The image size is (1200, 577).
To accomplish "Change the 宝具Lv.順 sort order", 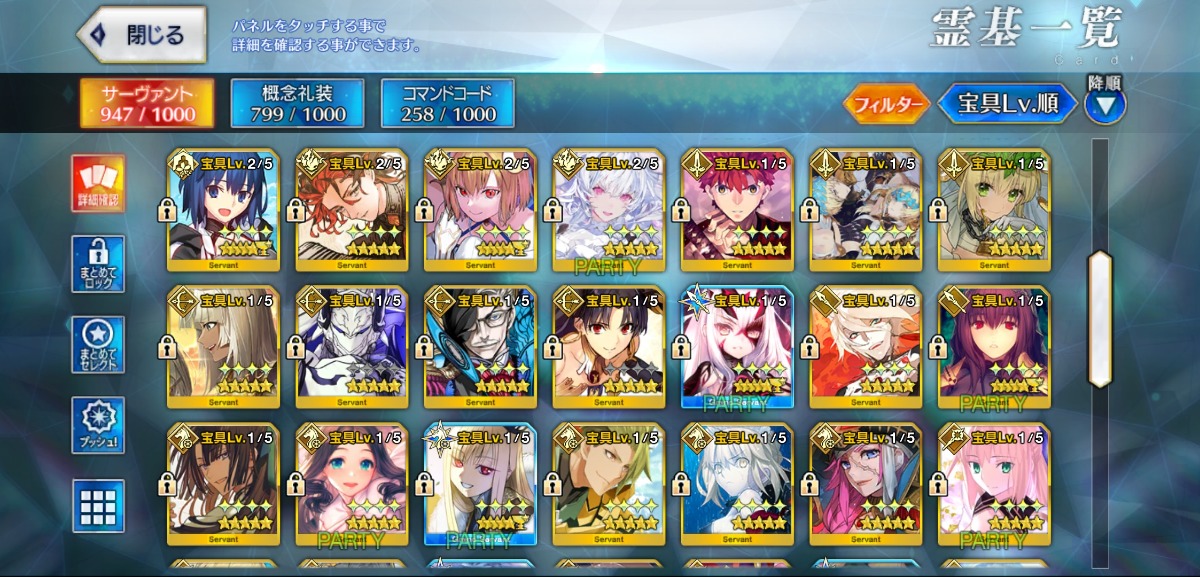I will click(x=1007, y=103).
